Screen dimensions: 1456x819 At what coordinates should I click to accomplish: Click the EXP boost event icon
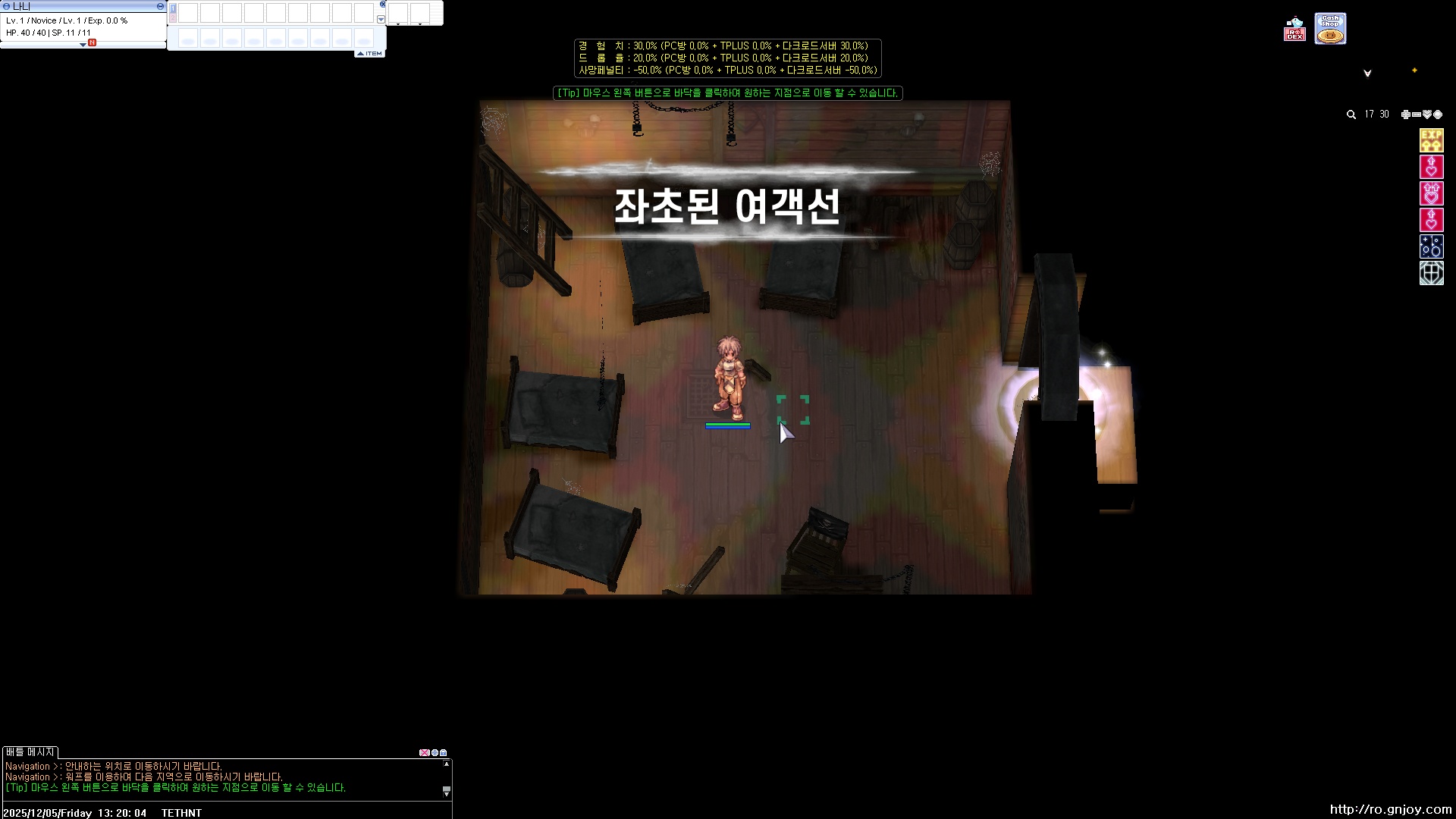coord(1432,140)
